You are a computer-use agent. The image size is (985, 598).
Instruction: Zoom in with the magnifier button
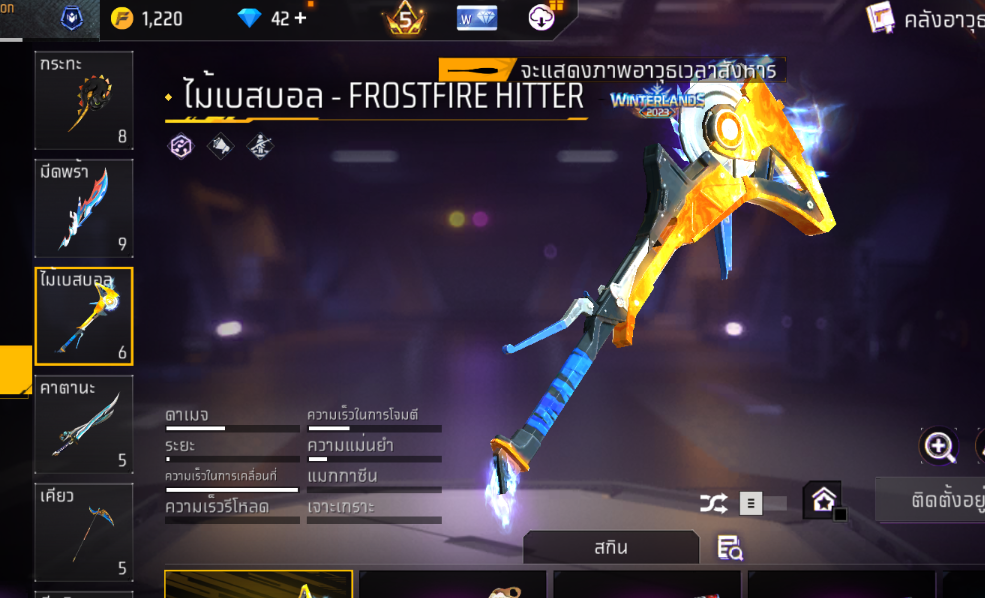[939, 447]
